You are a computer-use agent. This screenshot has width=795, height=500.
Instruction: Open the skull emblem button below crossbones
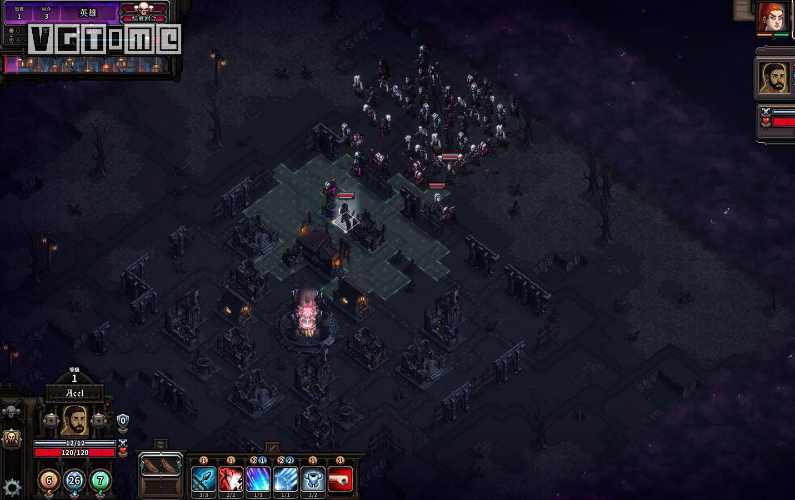coord(13,437)
